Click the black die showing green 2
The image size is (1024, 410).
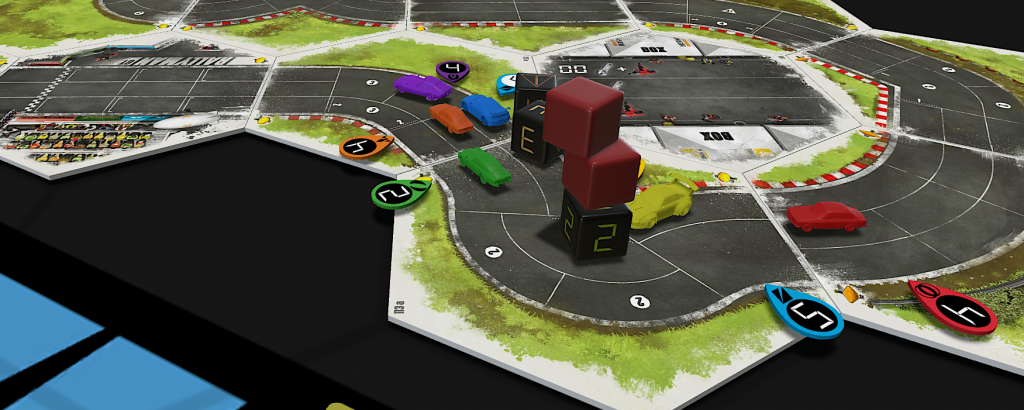(x=595, y=226)
